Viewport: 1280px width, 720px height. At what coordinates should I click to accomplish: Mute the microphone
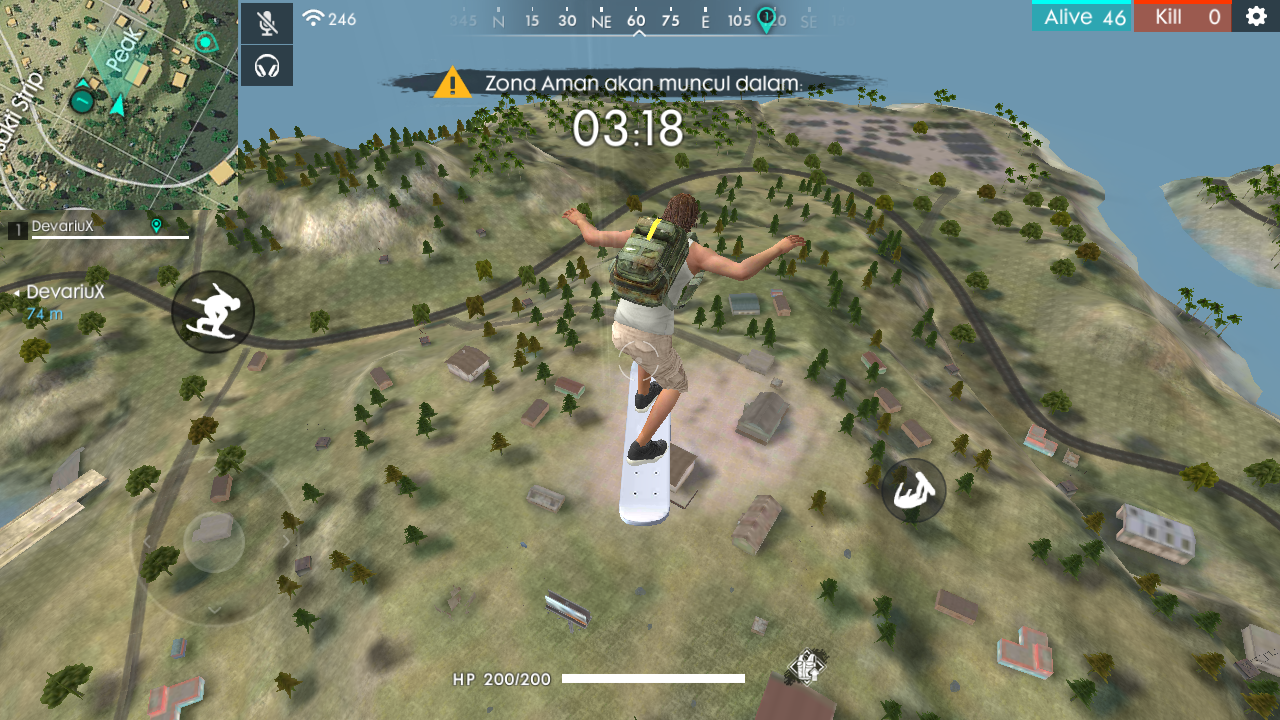tap(266, 23)
